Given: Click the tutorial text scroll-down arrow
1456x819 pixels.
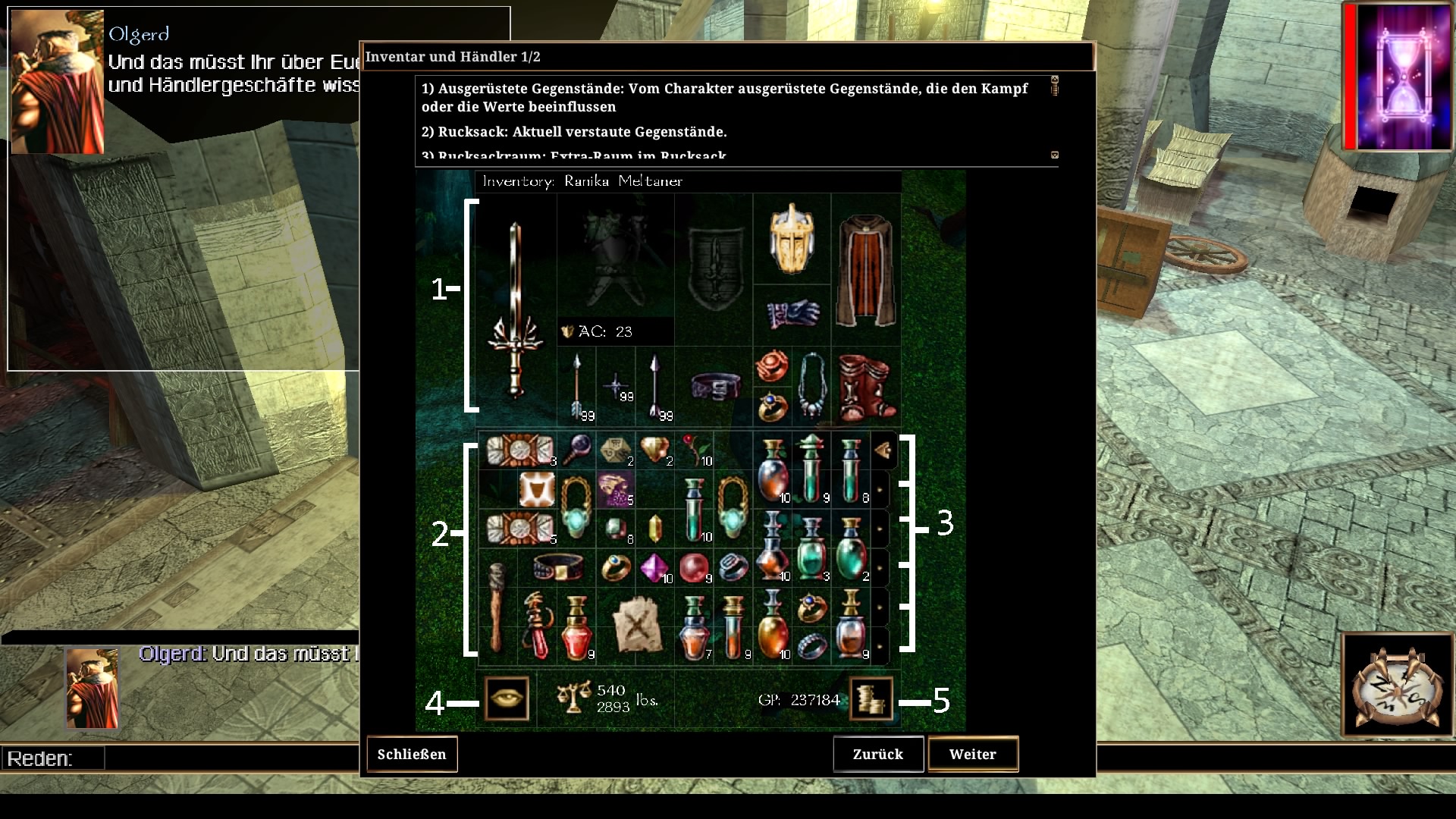Looking at the screenshot, I should [x=1054, y=155].
